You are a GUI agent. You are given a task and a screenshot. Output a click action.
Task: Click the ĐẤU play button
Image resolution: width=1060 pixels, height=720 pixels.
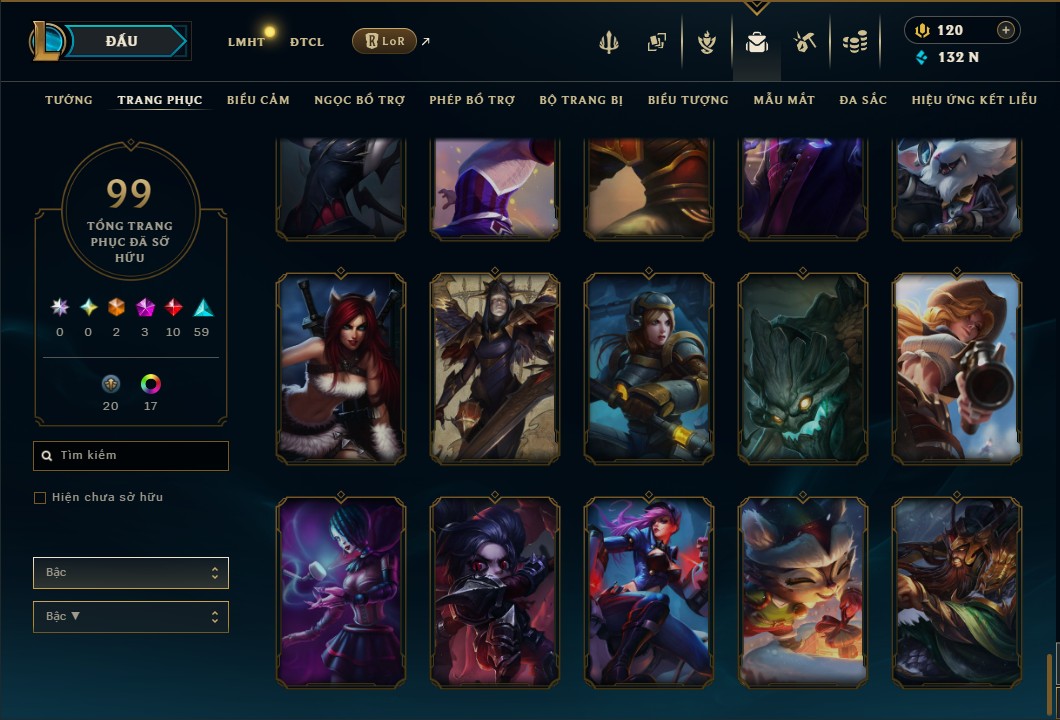[x=121, y=41]
